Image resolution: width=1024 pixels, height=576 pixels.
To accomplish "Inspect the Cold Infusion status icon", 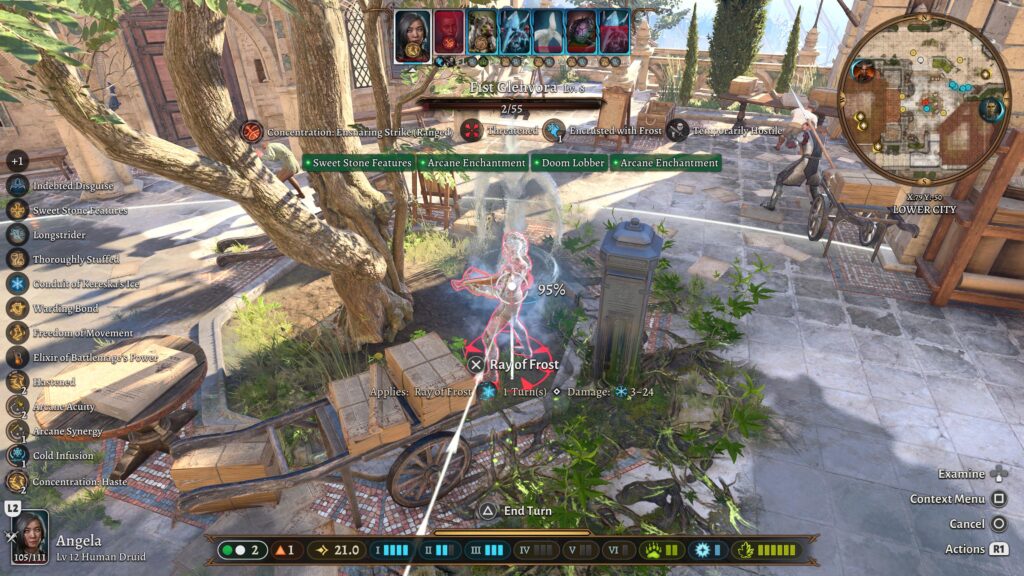I will click(x=17, y=456).
